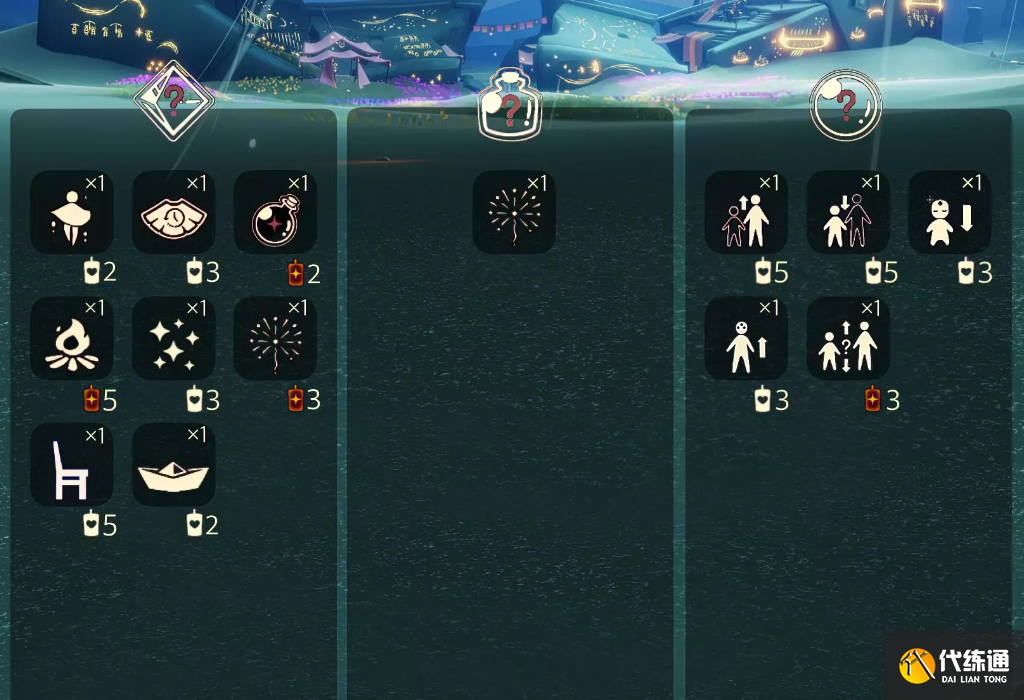
Task: Pick the round potion bottle item
Action: point(275,212)
